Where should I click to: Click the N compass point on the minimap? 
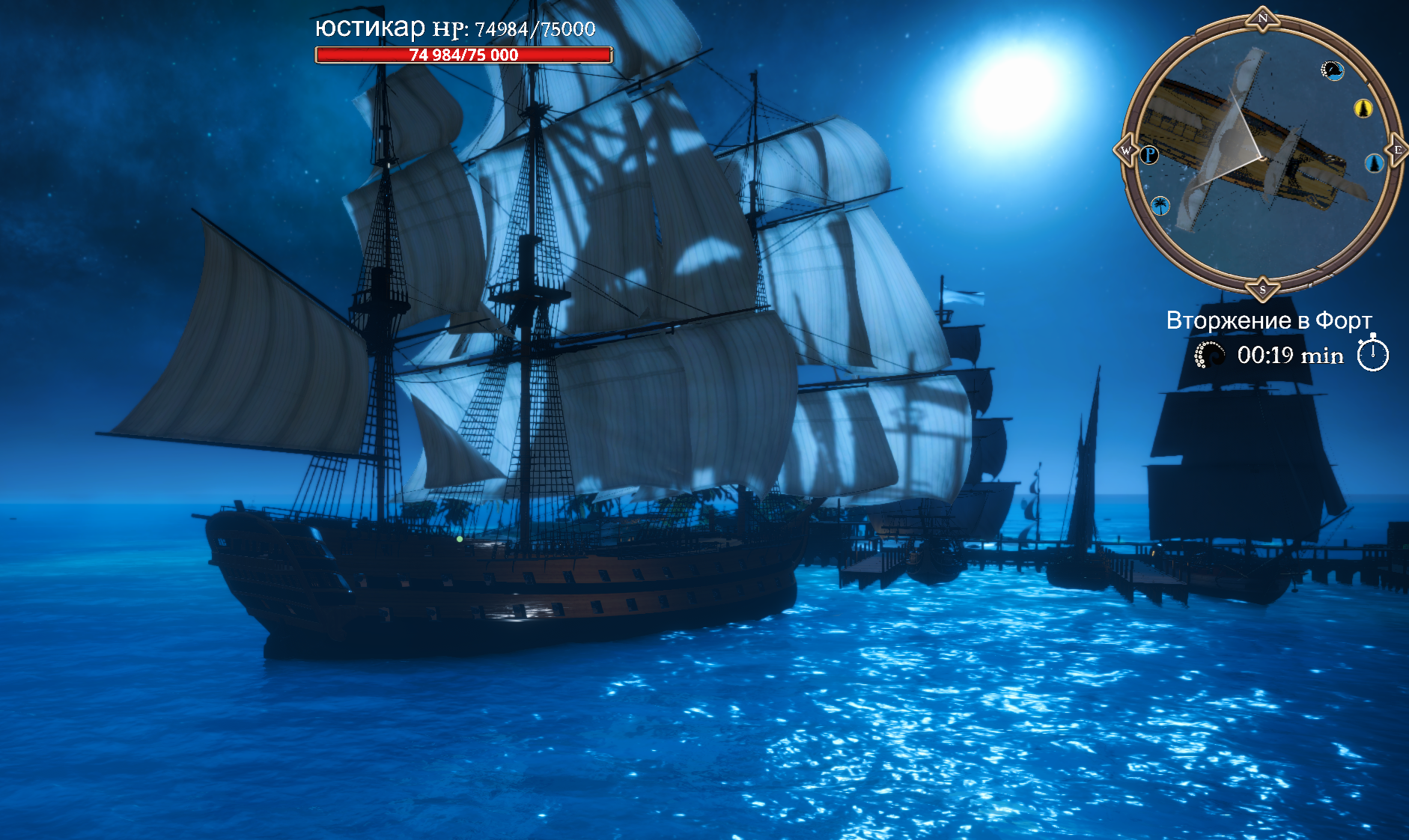coord(1262,16)
